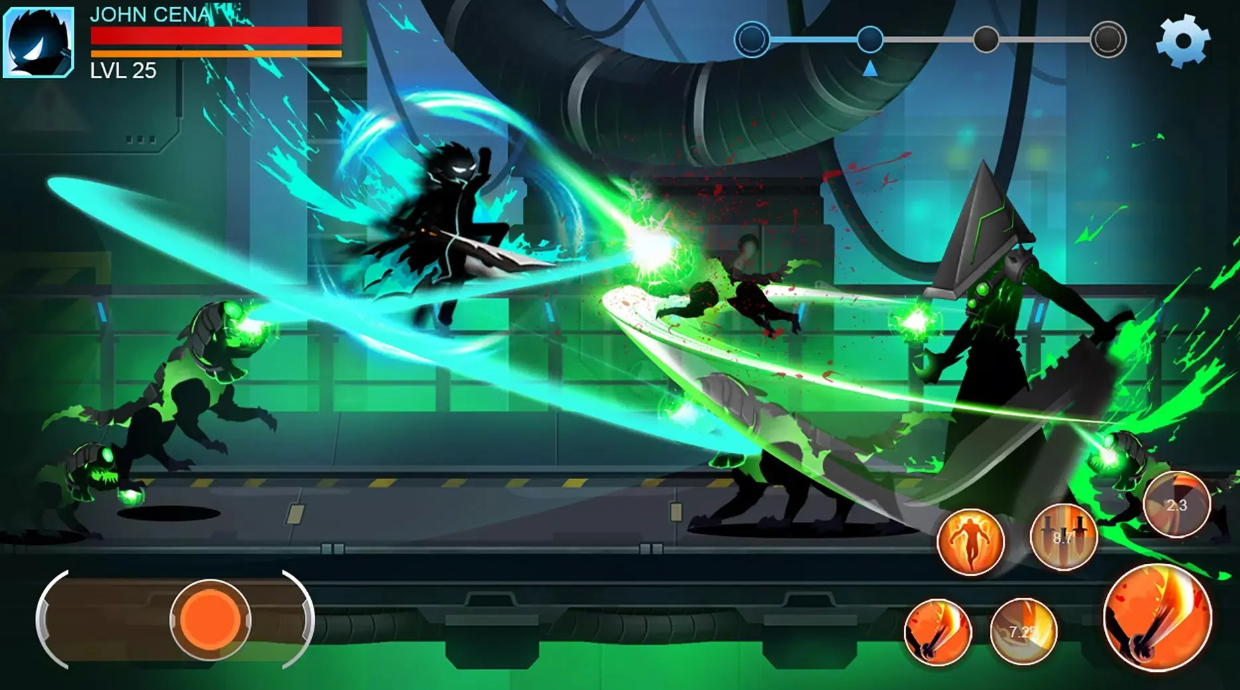Screen dimensions: 1240x690
Task: Tap the large sword slash attack button
Action: tap(1157, 617)
